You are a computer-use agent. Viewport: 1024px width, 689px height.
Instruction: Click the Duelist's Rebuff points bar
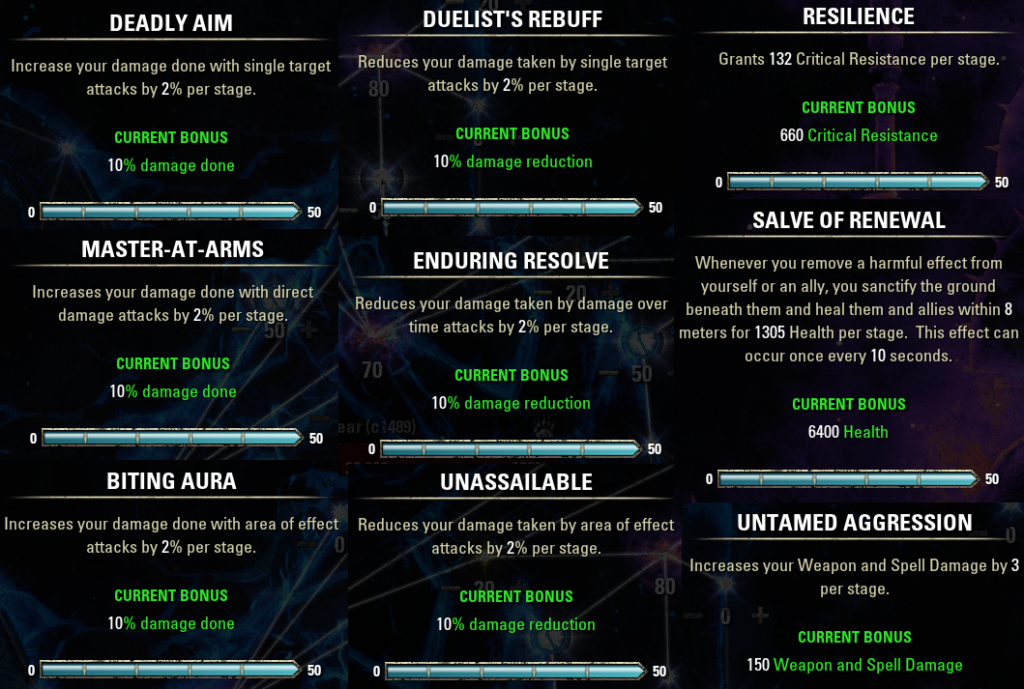511,208
